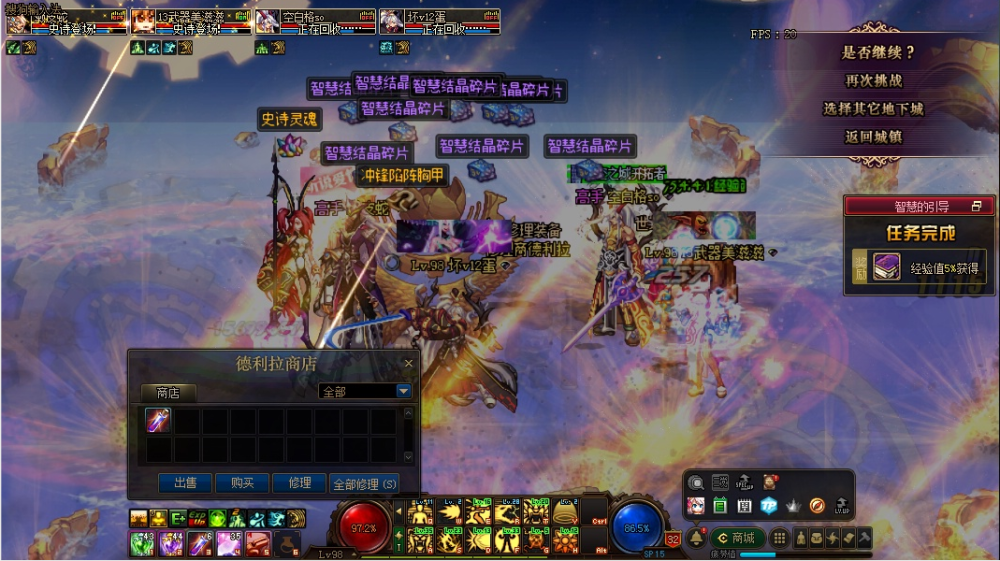Choose 再次挑战 to retry the dungeon

(x=873, y=81)
